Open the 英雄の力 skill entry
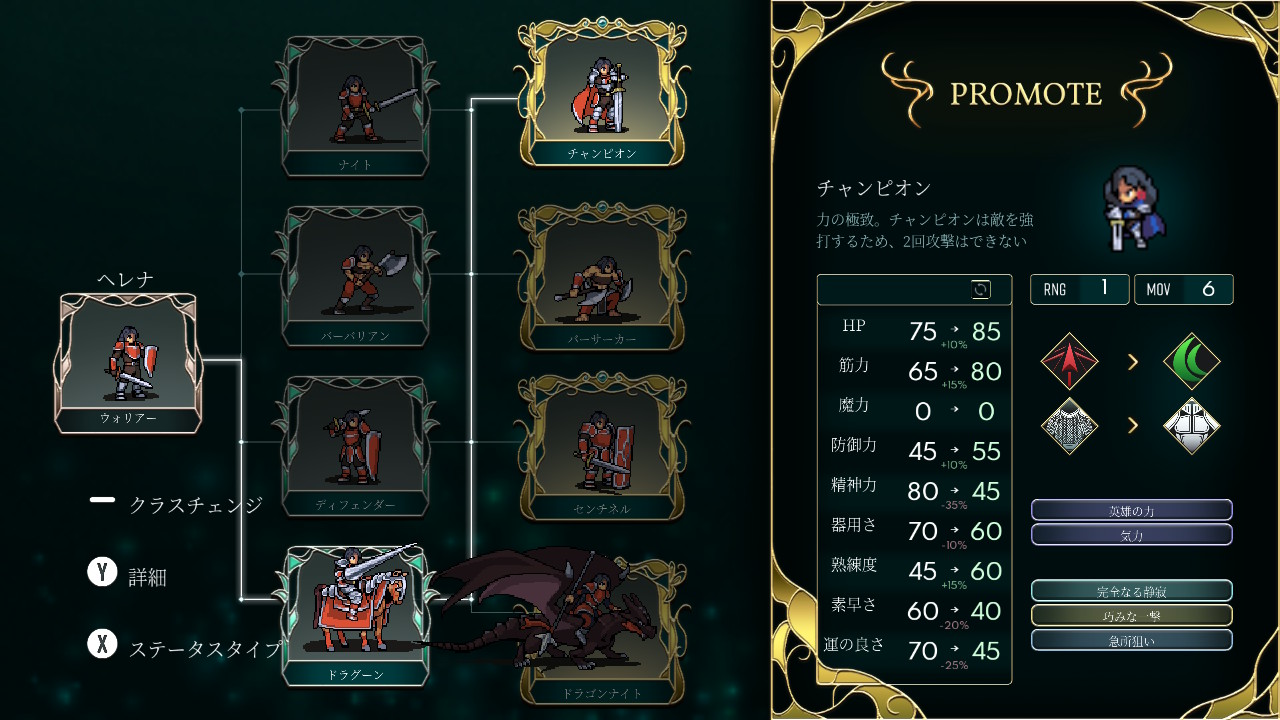Image resolution: width=1280 pixels, height=720 pixels. coord(1131,511)
